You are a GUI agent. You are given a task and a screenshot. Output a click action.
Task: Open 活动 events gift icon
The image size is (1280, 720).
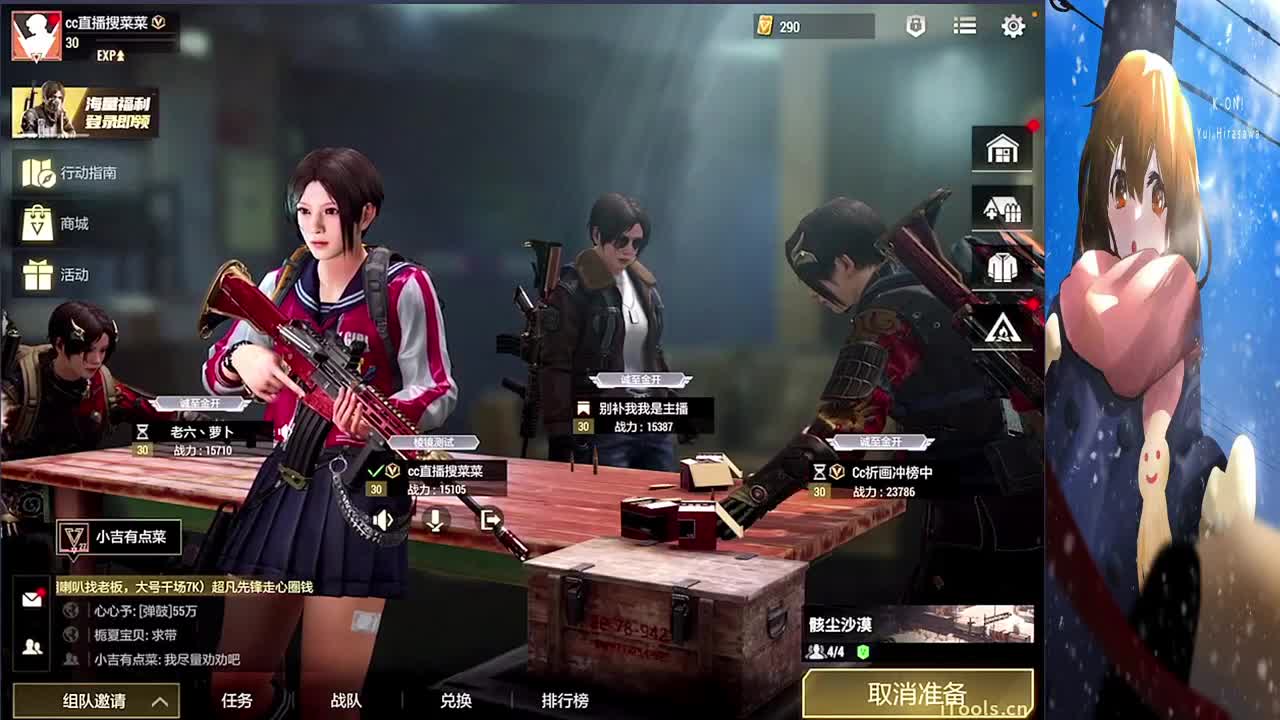[x=60, y=275]
